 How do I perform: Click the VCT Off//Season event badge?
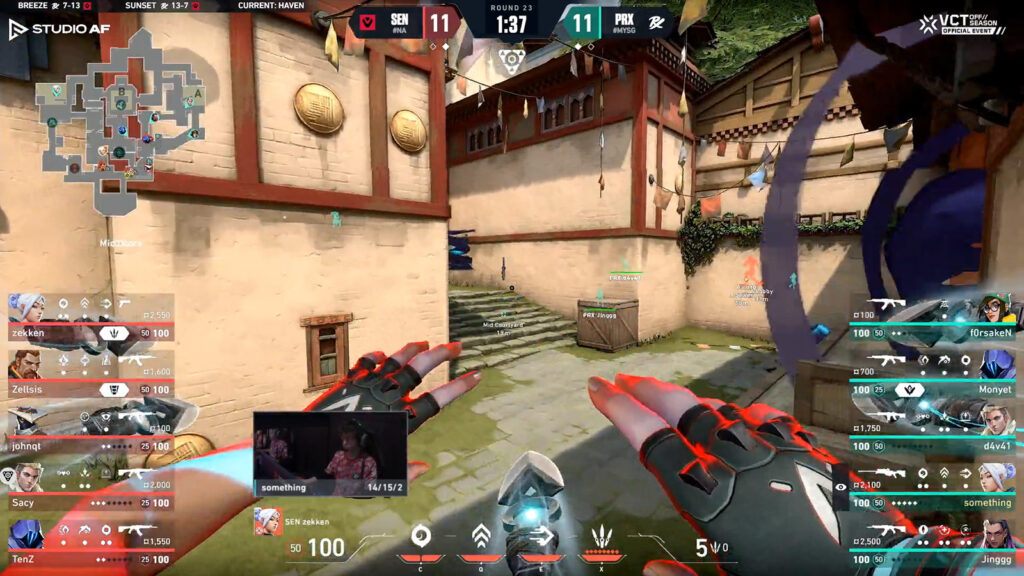[x=965, y=24]
